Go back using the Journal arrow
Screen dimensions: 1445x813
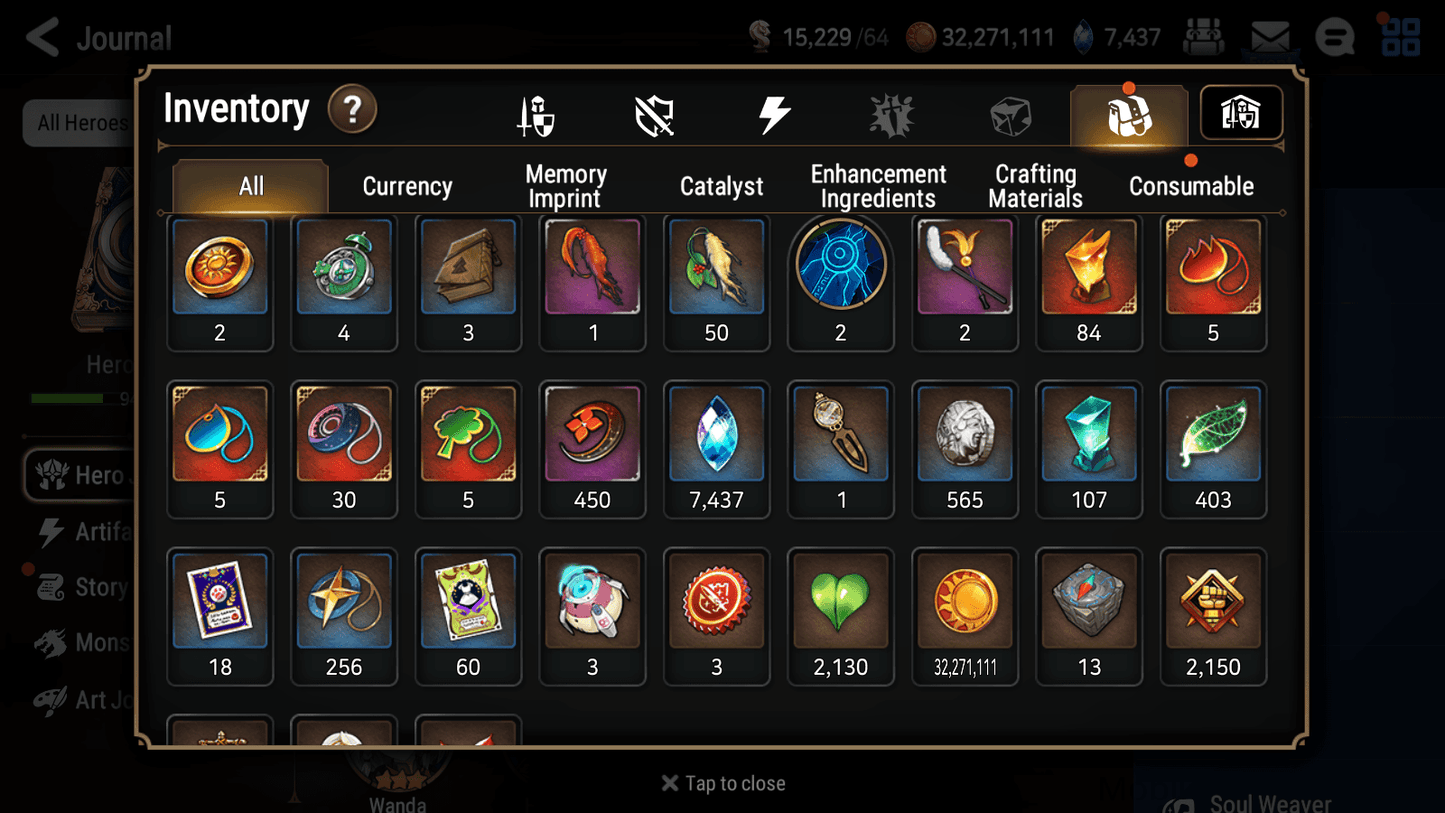click(42, 37)
